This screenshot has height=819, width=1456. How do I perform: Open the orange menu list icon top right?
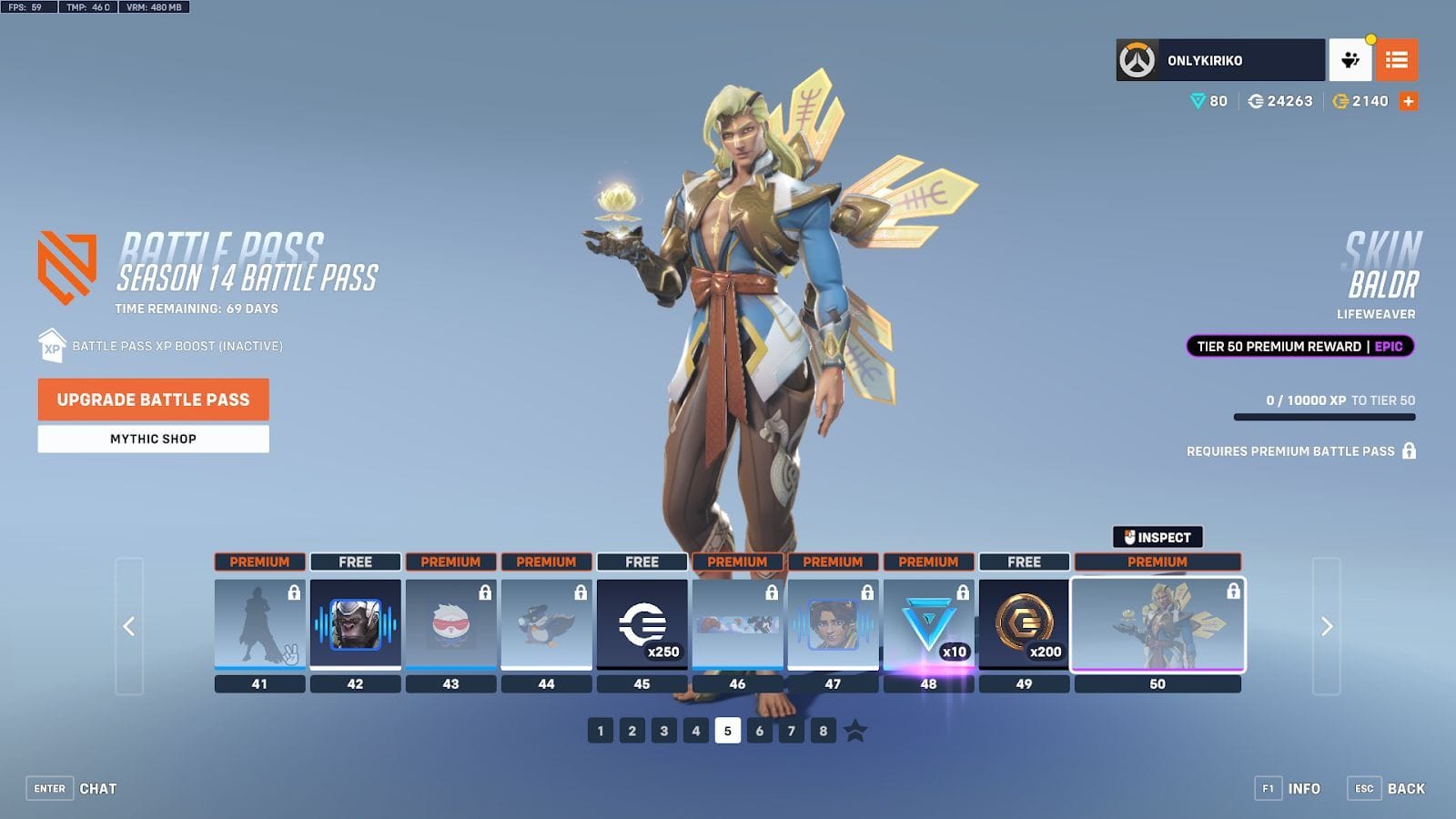click(x=1399, y=60)
